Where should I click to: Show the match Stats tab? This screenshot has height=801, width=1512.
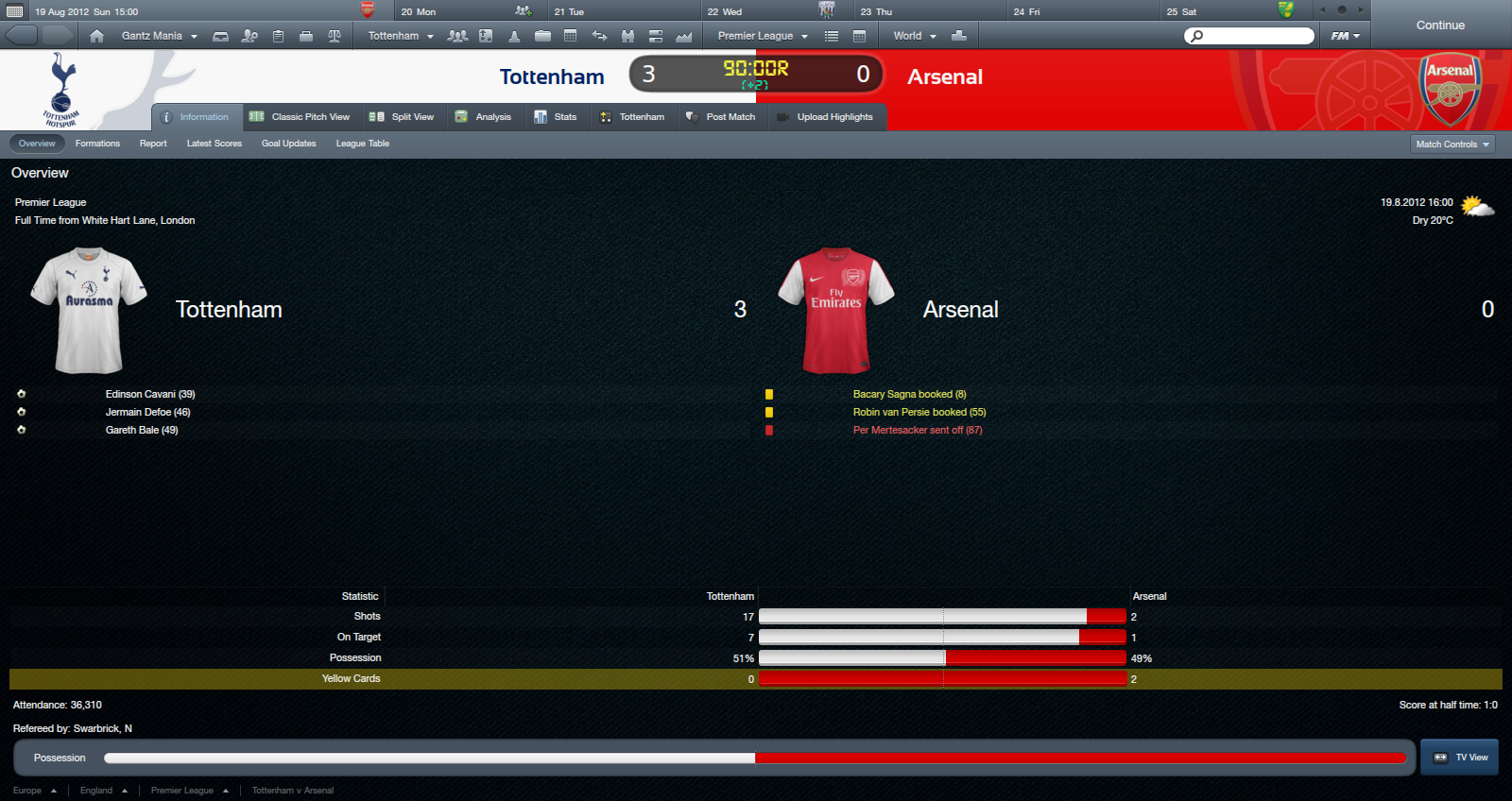tap(556, 117)
